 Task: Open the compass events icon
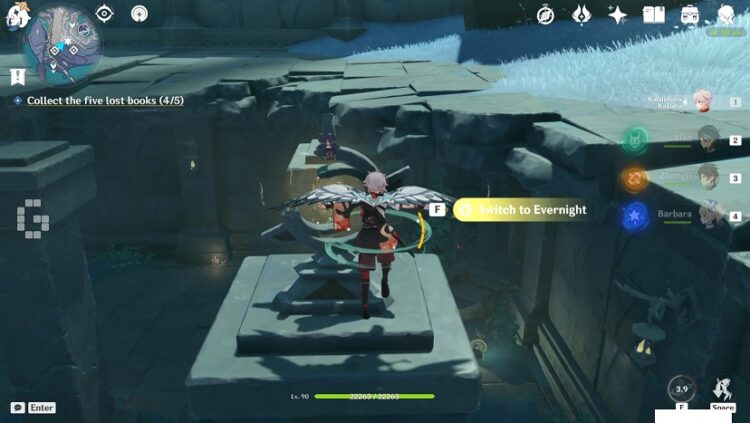[x=545, y=15]
